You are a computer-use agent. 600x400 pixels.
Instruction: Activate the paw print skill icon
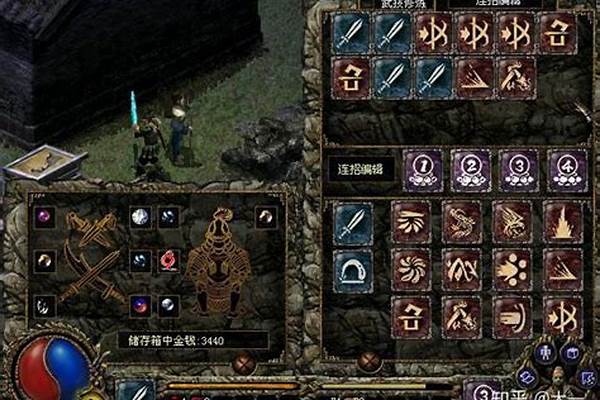coord(512,269)
